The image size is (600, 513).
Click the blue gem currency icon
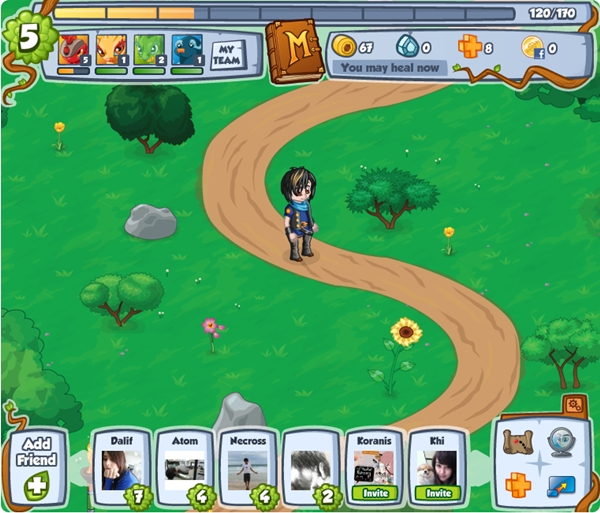tap(405, 46)
